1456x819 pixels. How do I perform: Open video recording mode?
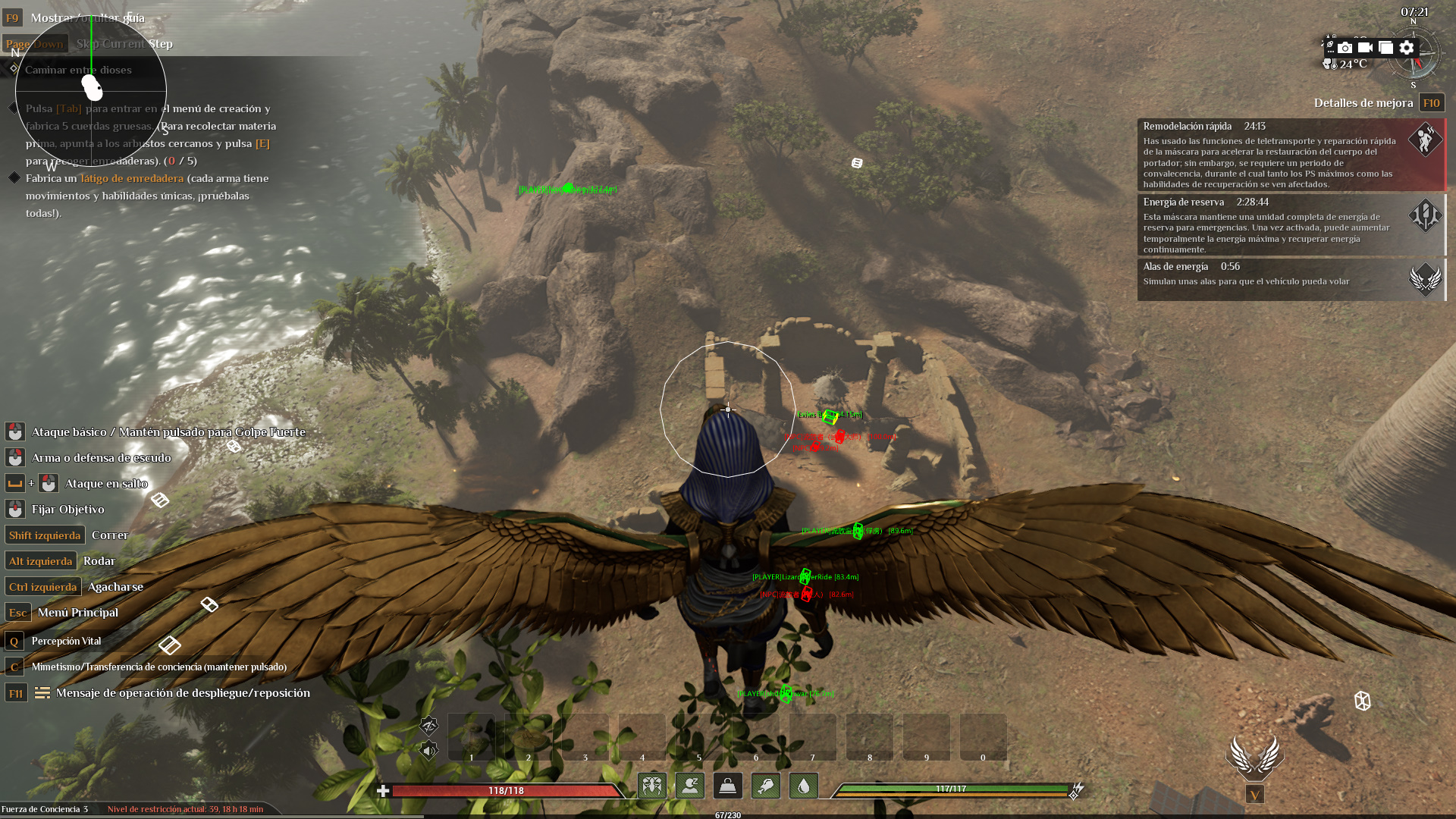(x=1365, y=47)
